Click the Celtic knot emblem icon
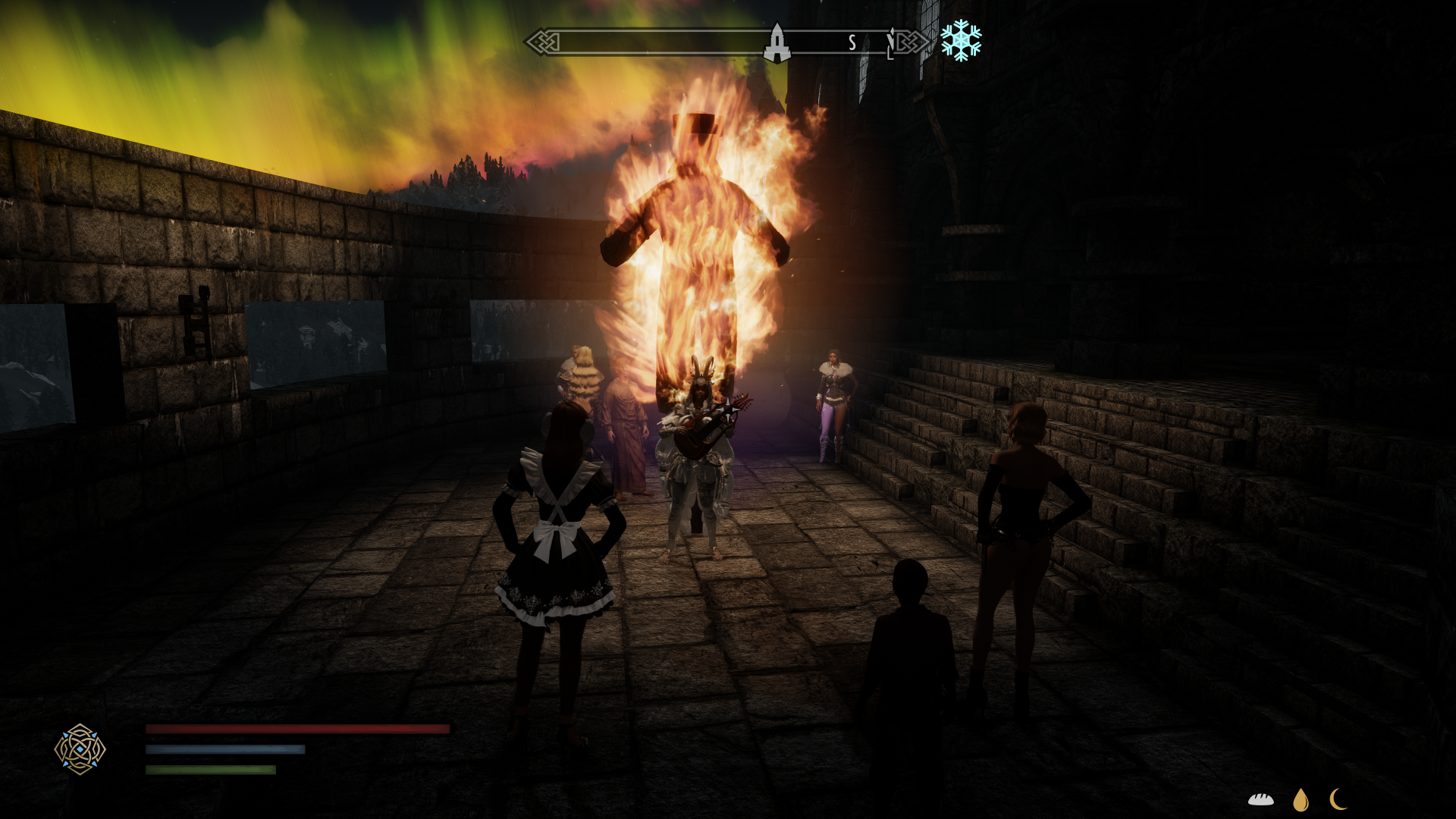 tap(80, 749)
